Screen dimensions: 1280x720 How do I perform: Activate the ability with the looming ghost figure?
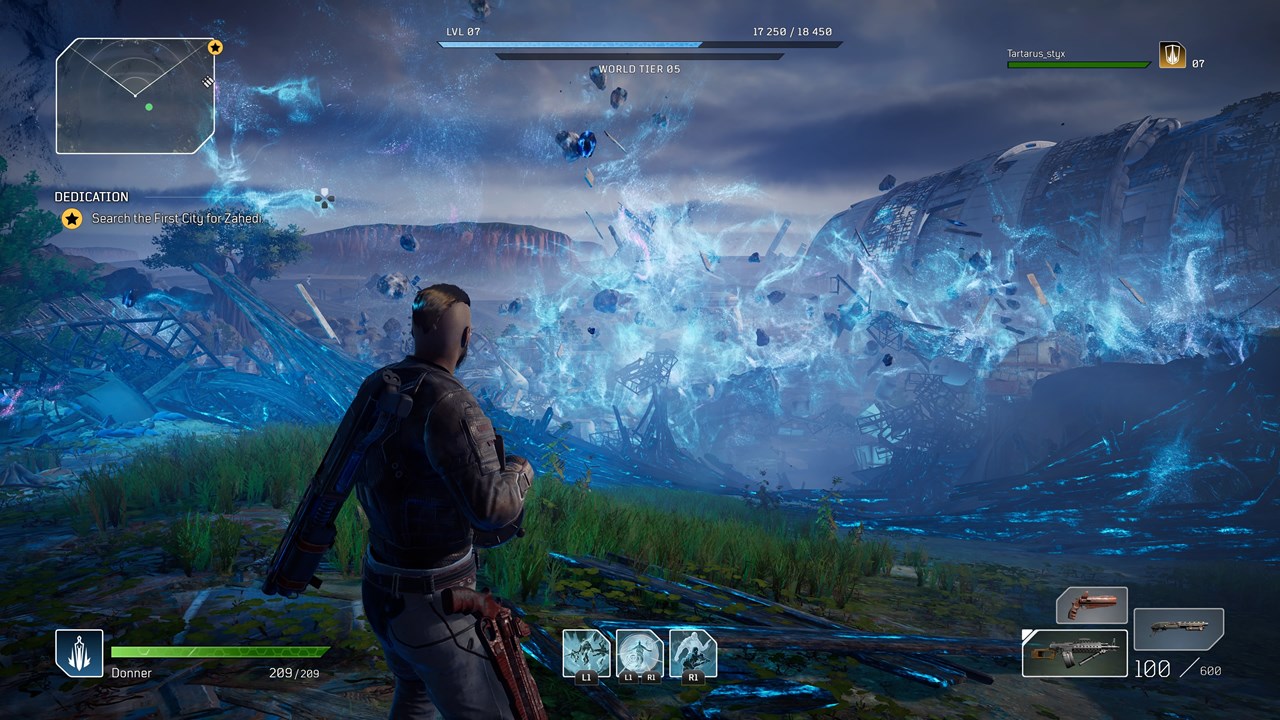click(x=692, y=653)
